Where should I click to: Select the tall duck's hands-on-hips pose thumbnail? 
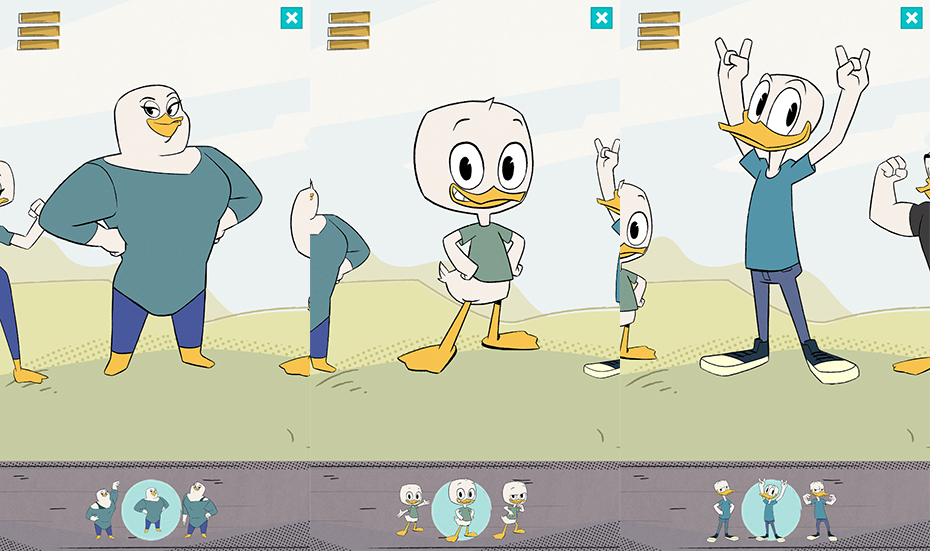pyautogui.click(x=722, y=510)
